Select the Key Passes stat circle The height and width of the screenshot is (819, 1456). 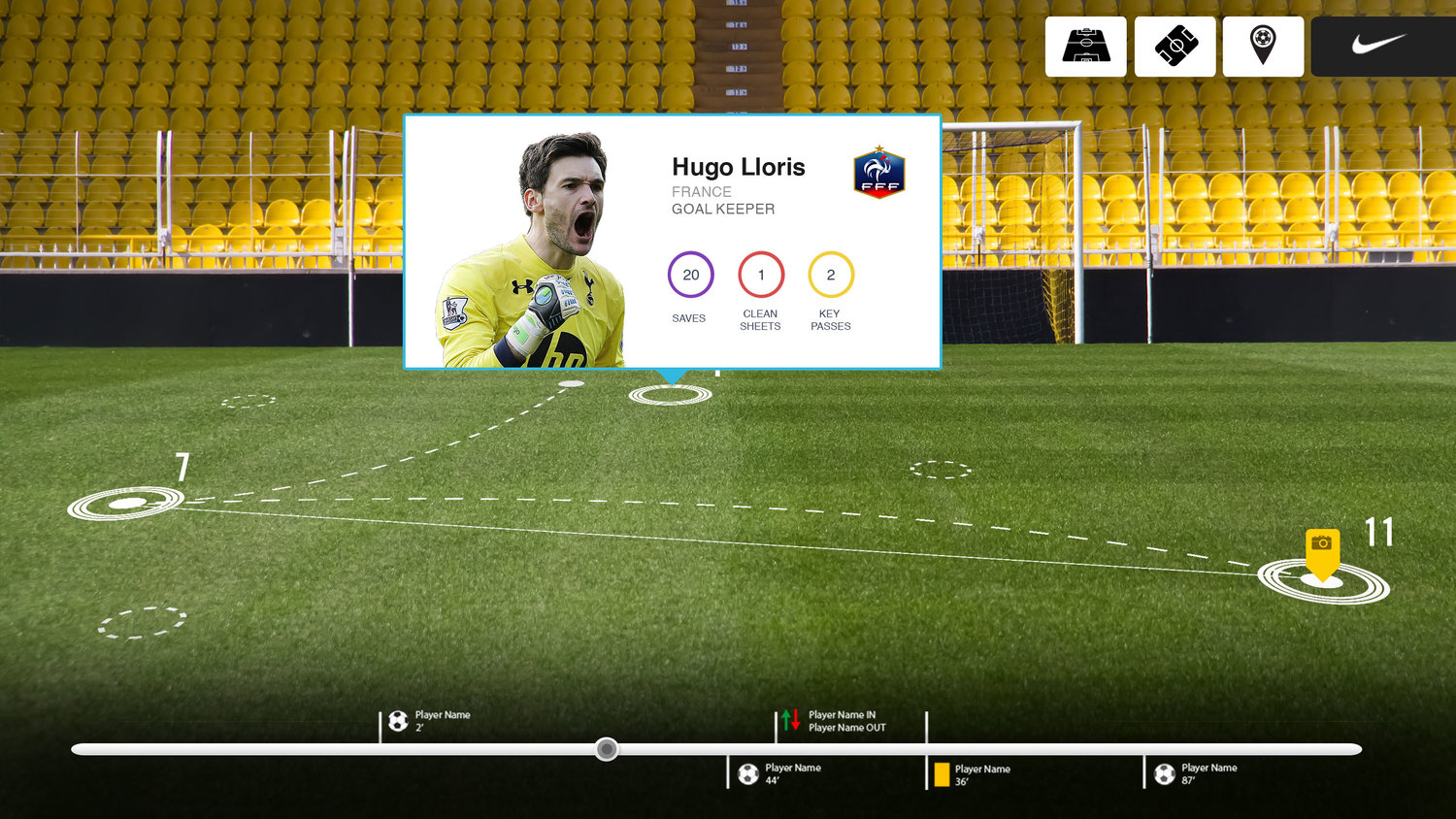831,275
